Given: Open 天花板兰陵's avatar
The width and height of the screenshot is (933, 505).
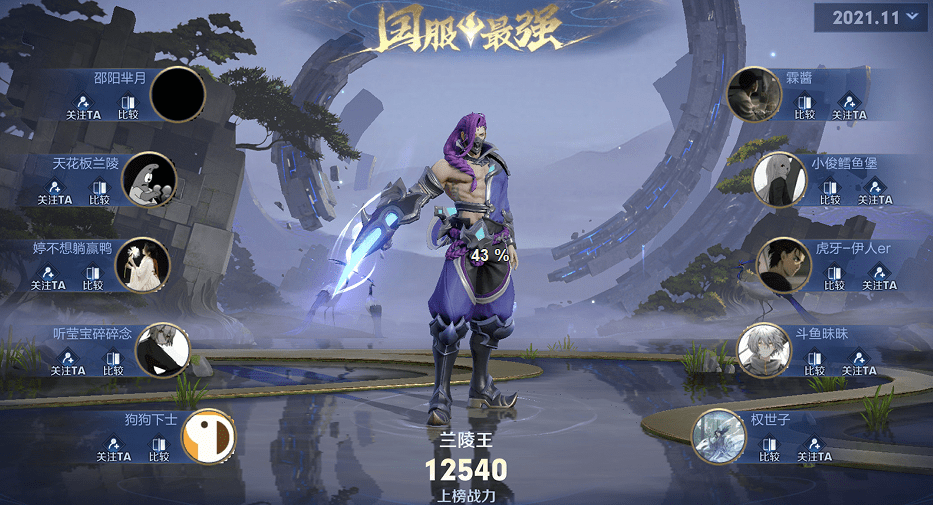Looking at the screenshot, I should (x=150, y=181).
